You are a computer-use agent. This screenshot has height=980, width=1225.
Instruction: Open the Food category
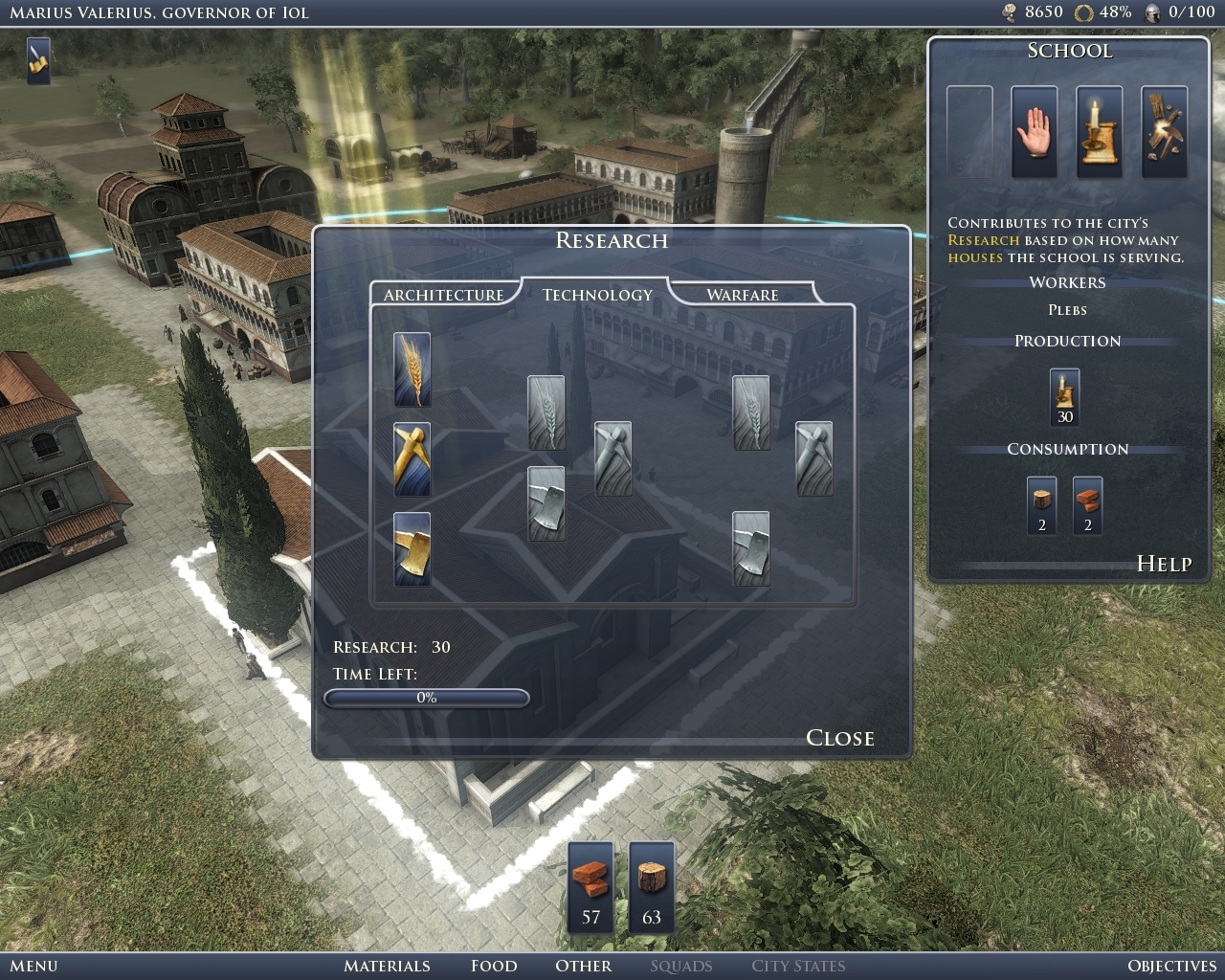(494, 966)
